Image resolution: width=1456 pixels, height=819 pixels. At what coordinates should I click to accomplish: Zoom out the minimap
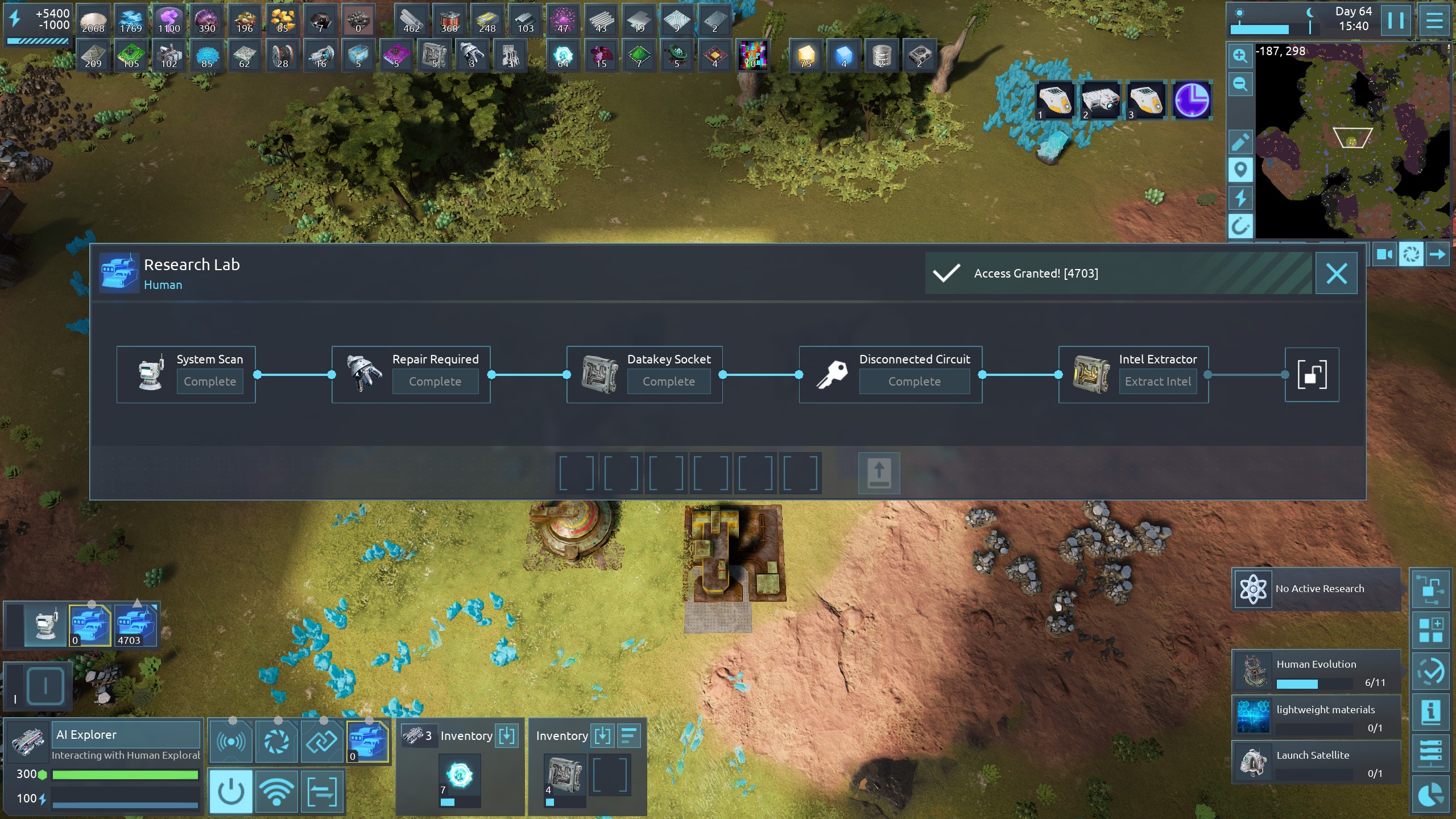[x=1240, y=85]
